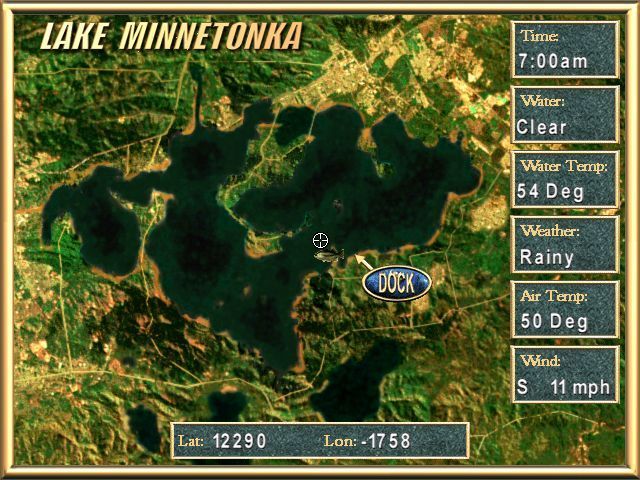Select the boat marker on the lake map
This screenshot has width=640, height=480.
[328, 257]
